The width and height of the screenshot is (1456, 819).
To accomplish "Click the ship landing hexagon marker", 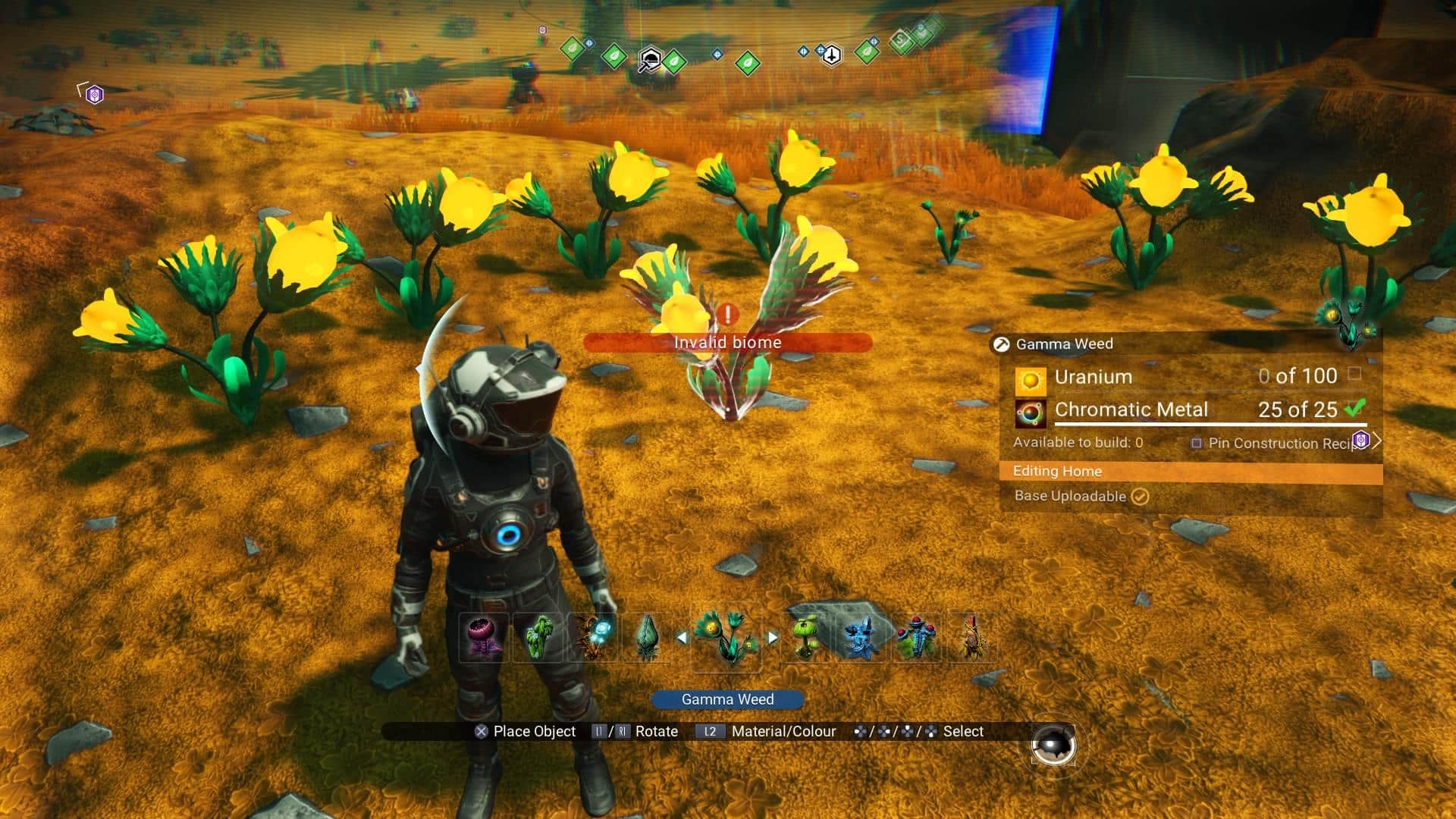I will (832, 55).
